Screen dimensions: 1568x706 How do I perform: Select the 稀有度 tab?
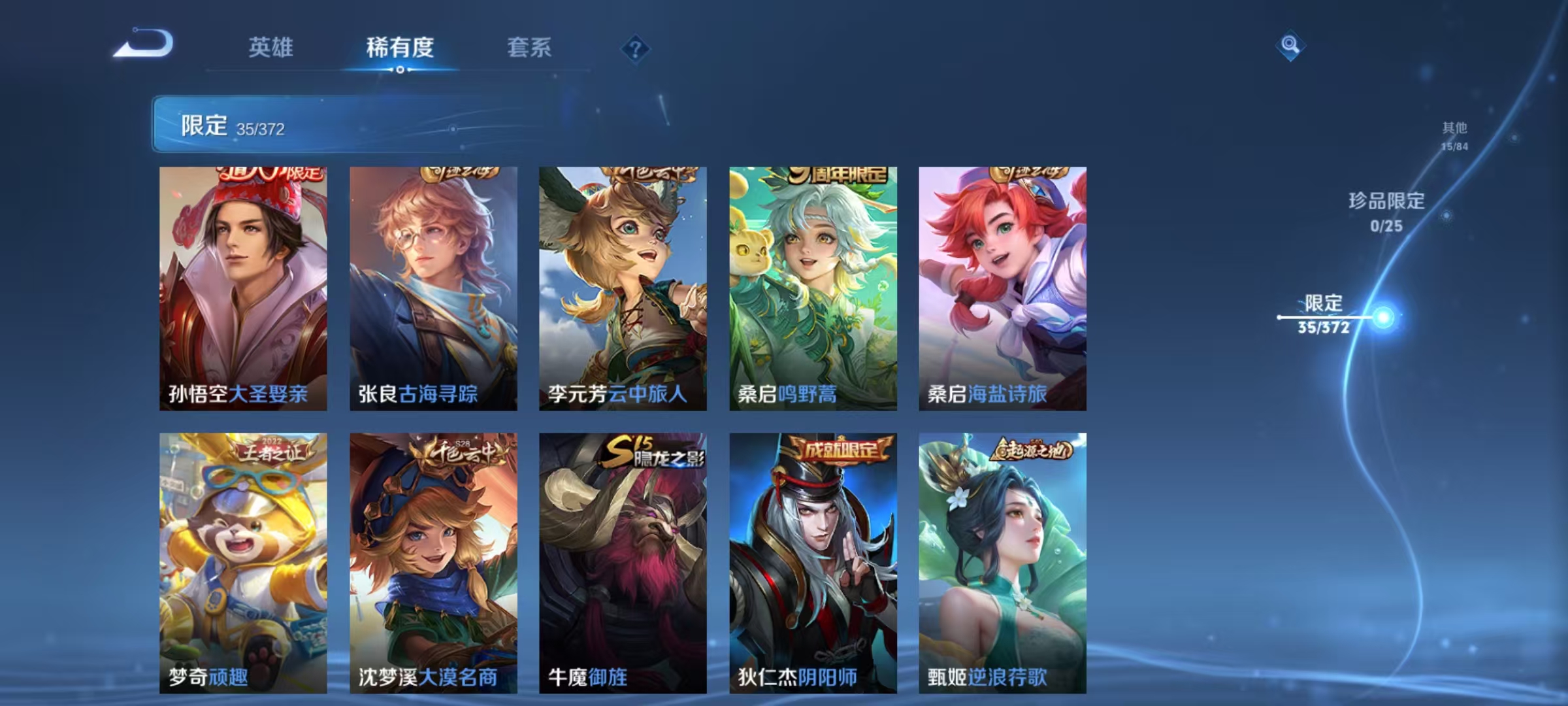400,47
